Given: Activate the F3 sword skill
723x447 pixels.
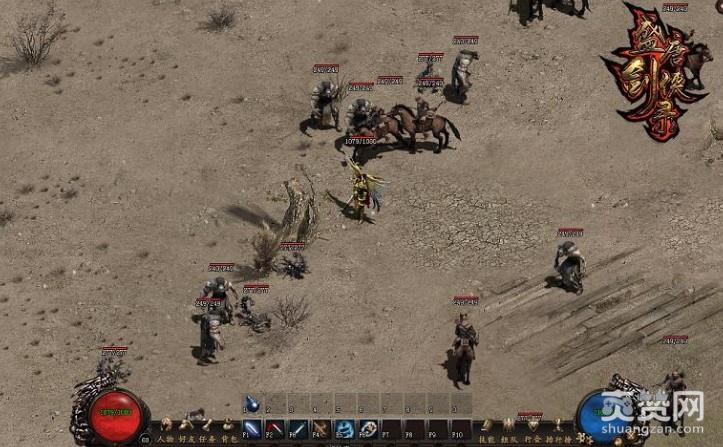Looking at the screenshot, I should [x=298, y=428].
